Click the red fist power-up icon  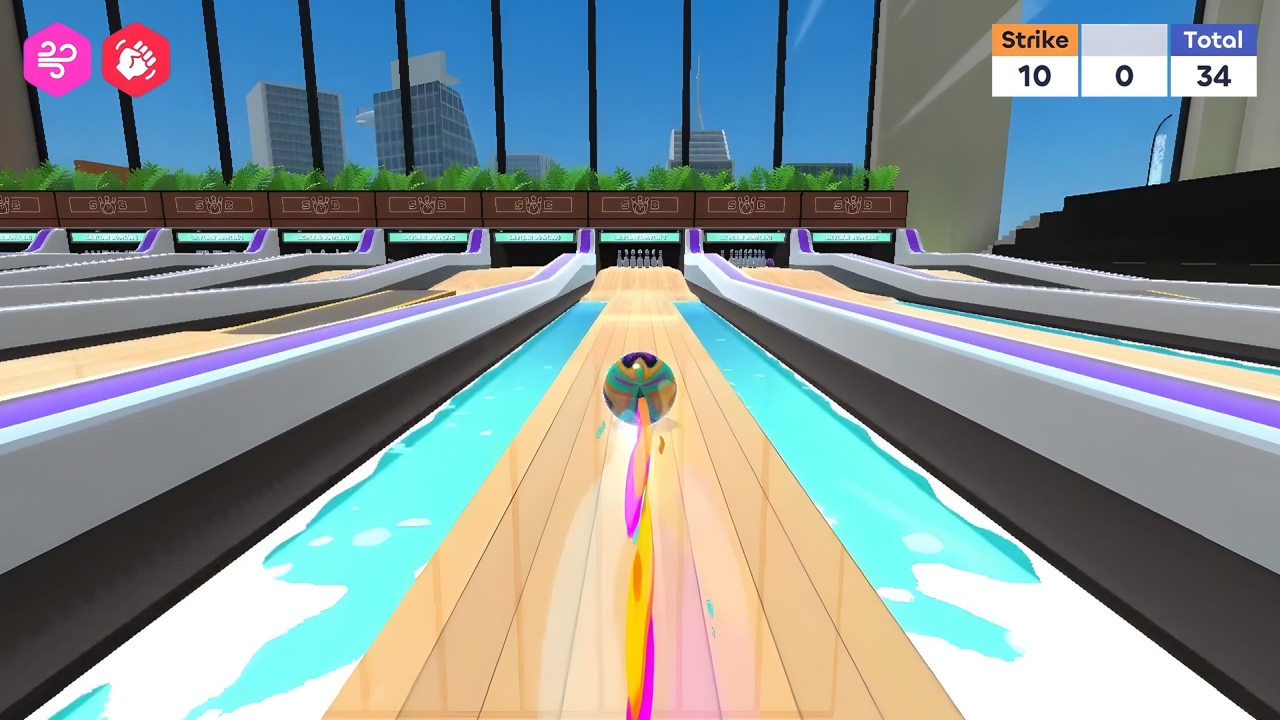pyautogui.click(x=137, y=58)
